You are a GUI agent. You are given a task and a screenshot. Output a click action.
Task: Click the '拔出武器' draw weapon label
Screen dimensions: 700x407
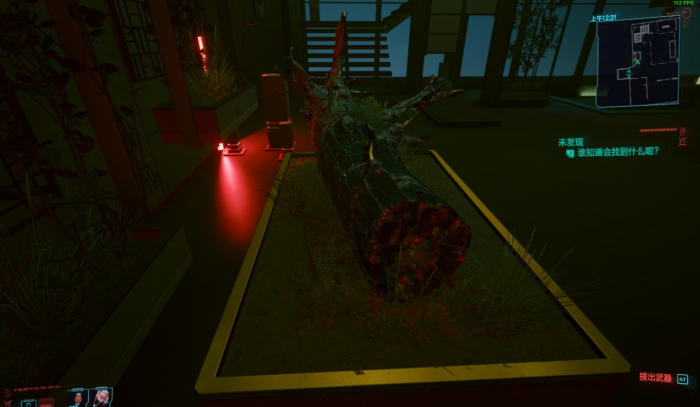[655, 378]
